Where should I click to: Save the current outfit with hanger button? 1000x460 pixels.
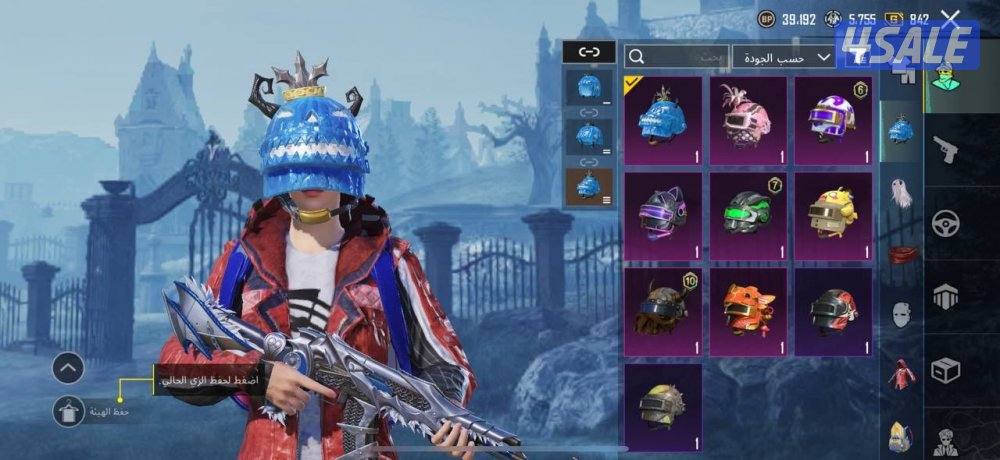(68, 410)
